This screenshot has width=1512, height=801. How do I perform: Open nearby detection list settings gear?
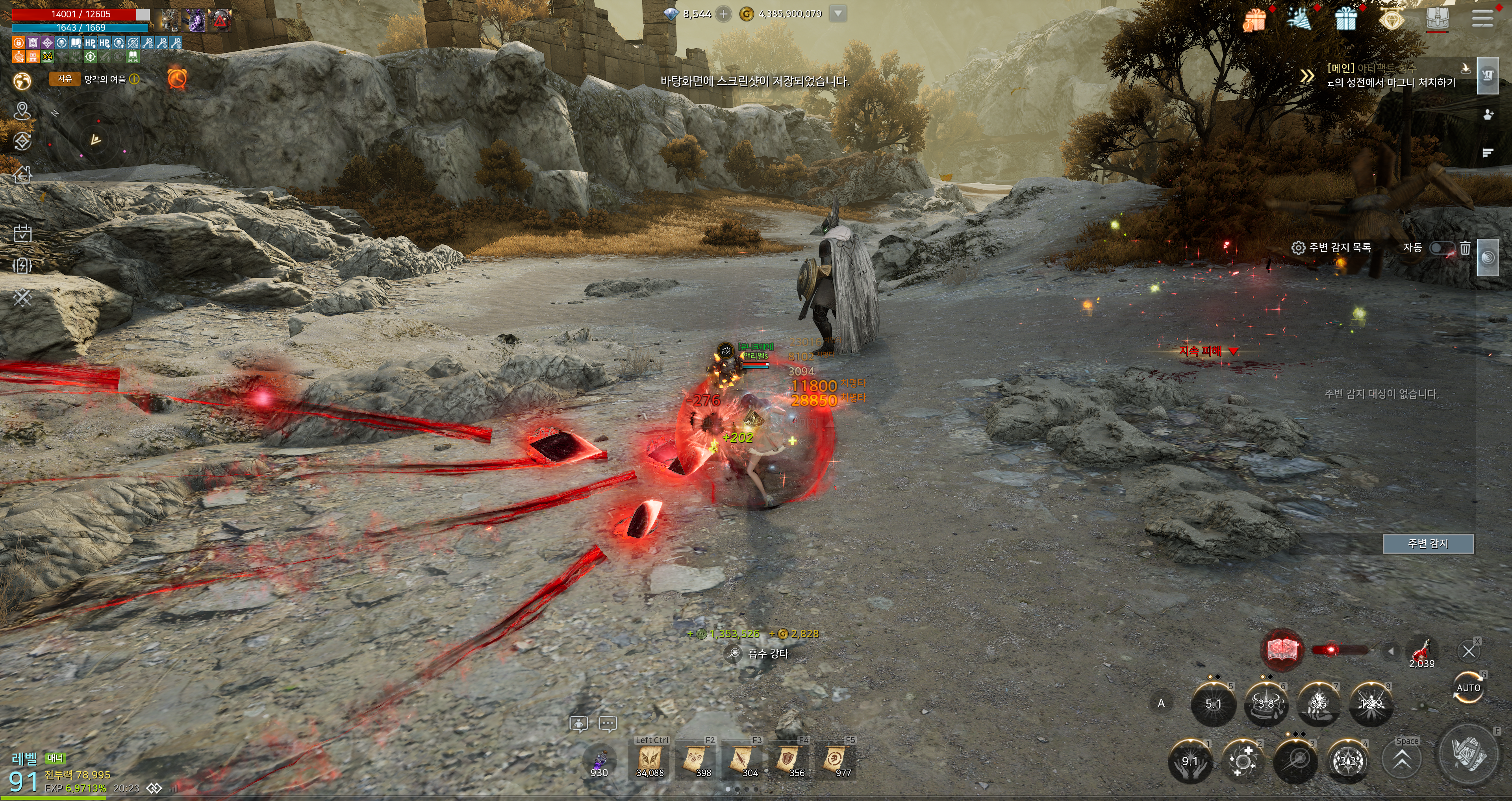[1298, 248]
